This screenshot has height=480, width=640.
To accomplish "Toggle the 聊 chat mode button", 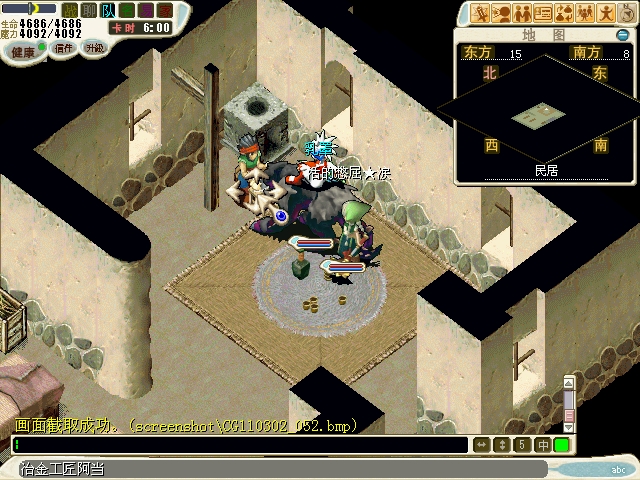I will click(x=89, y=10).
